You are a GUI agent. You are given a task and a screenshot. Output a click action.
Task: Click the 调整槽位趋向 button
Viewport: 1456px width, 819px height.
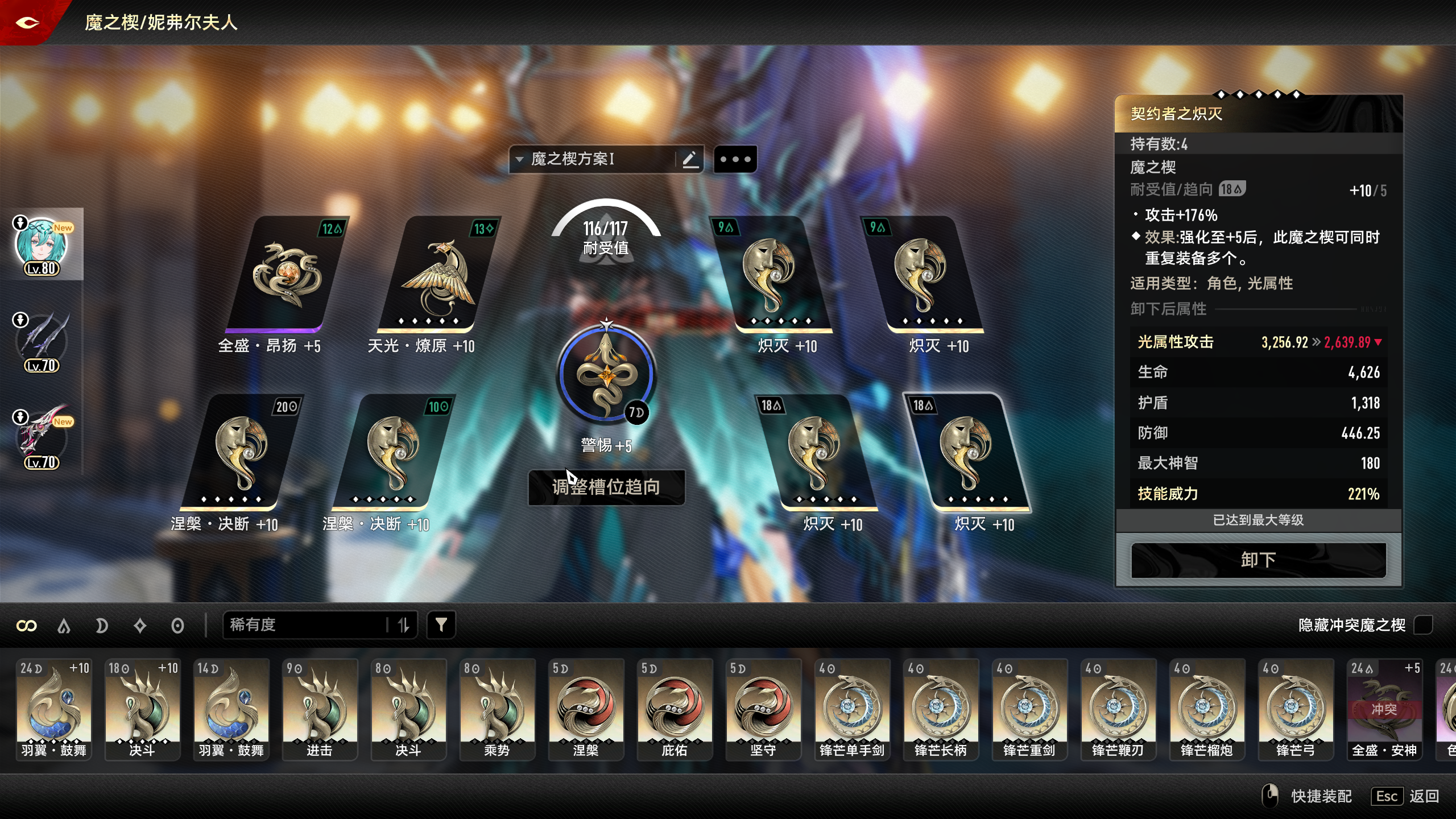[606, 487]
